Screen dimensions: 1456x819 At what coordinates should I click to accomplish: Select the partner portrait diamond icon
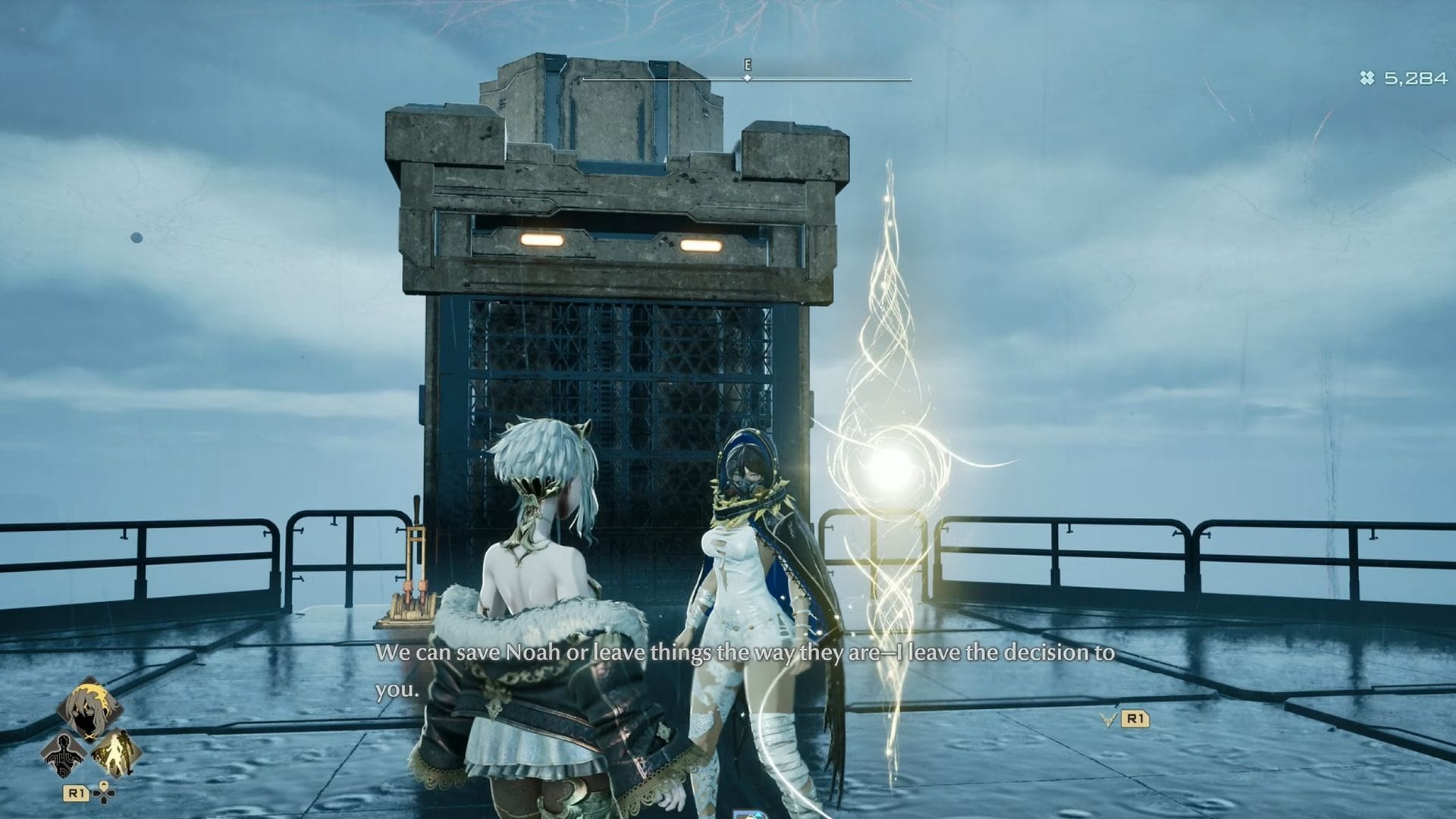tap(90, 708)
